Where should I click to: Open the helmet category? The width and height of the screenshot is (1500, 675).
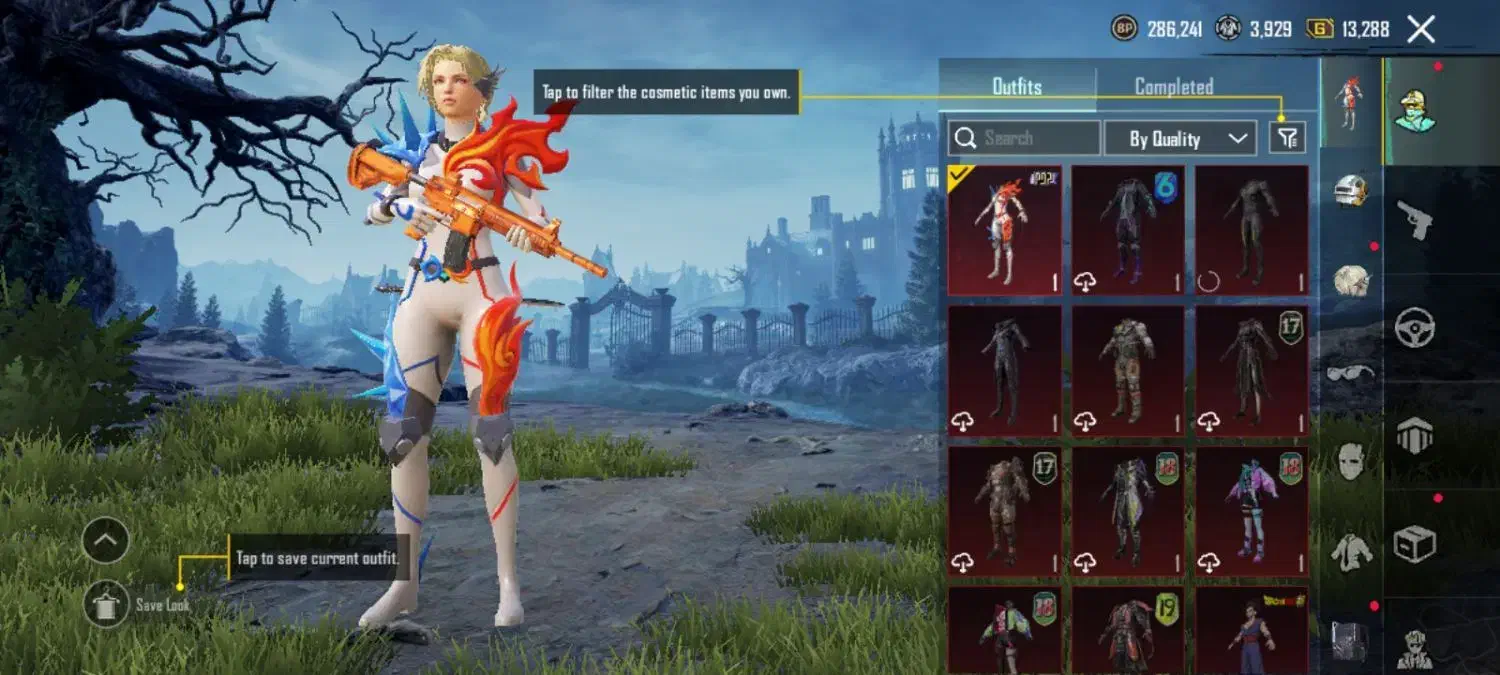click(1351, 190)
